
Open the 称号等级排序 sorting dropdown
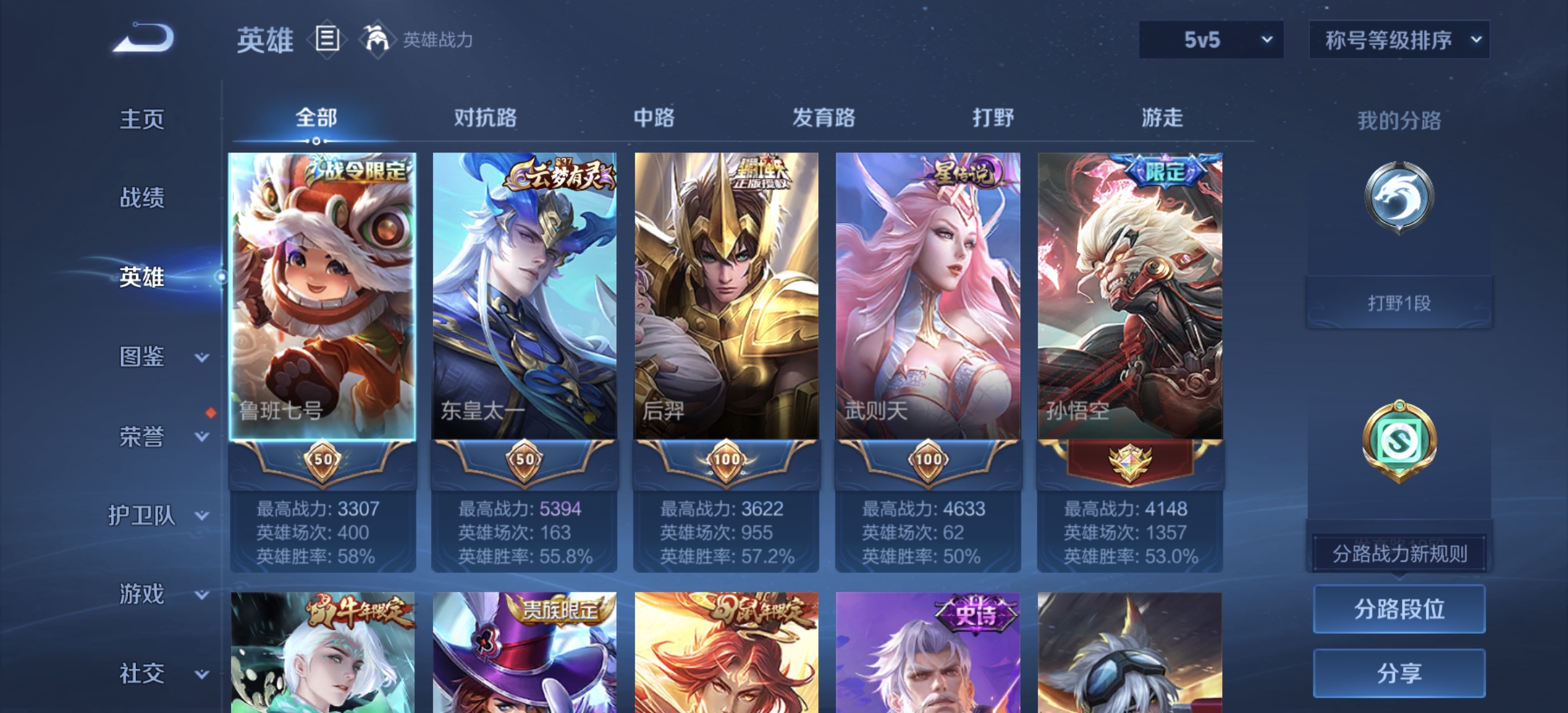(x=1398, y=38)
